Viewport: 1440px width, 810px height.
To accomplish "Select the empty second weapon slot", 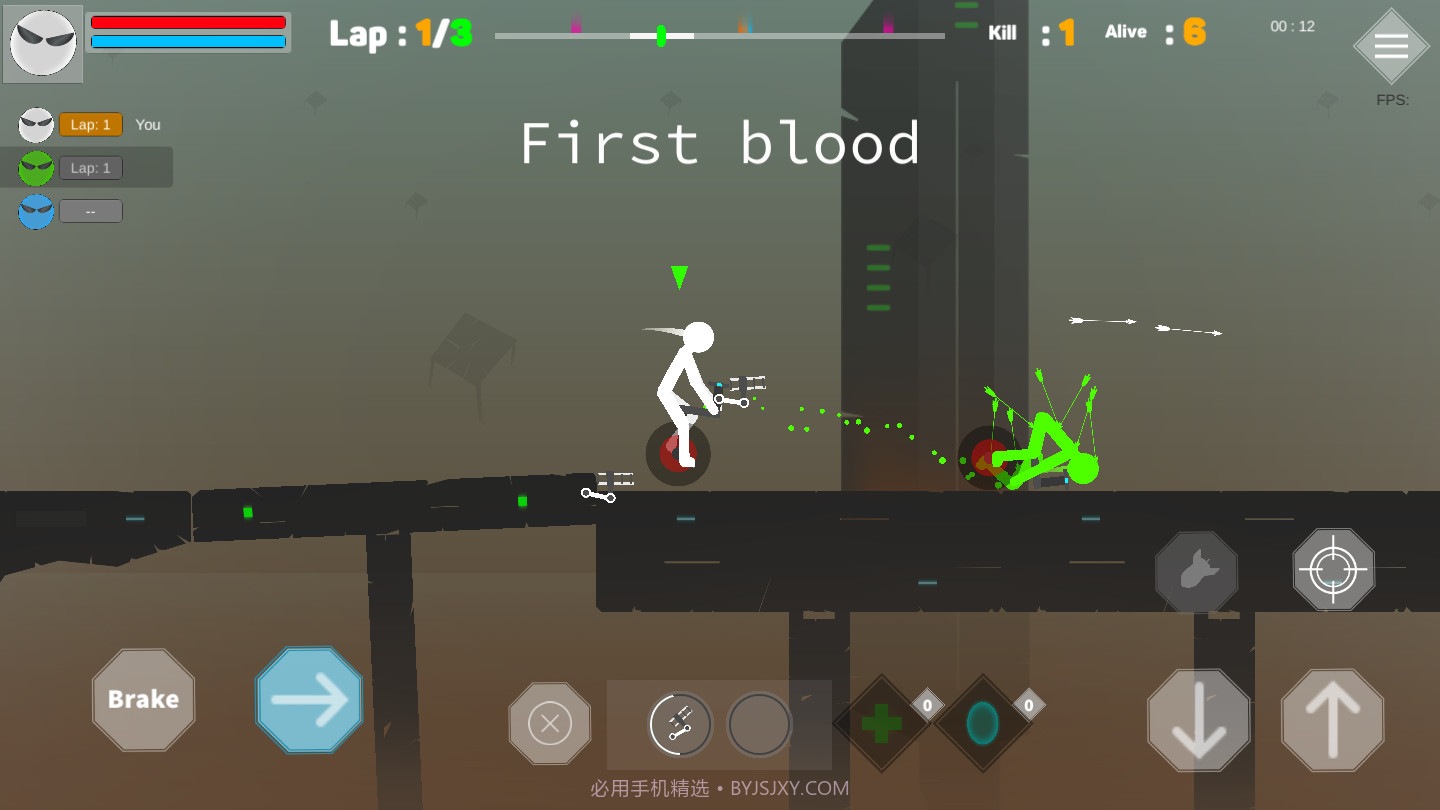I will pyautogui.click(x=759, y=724).
